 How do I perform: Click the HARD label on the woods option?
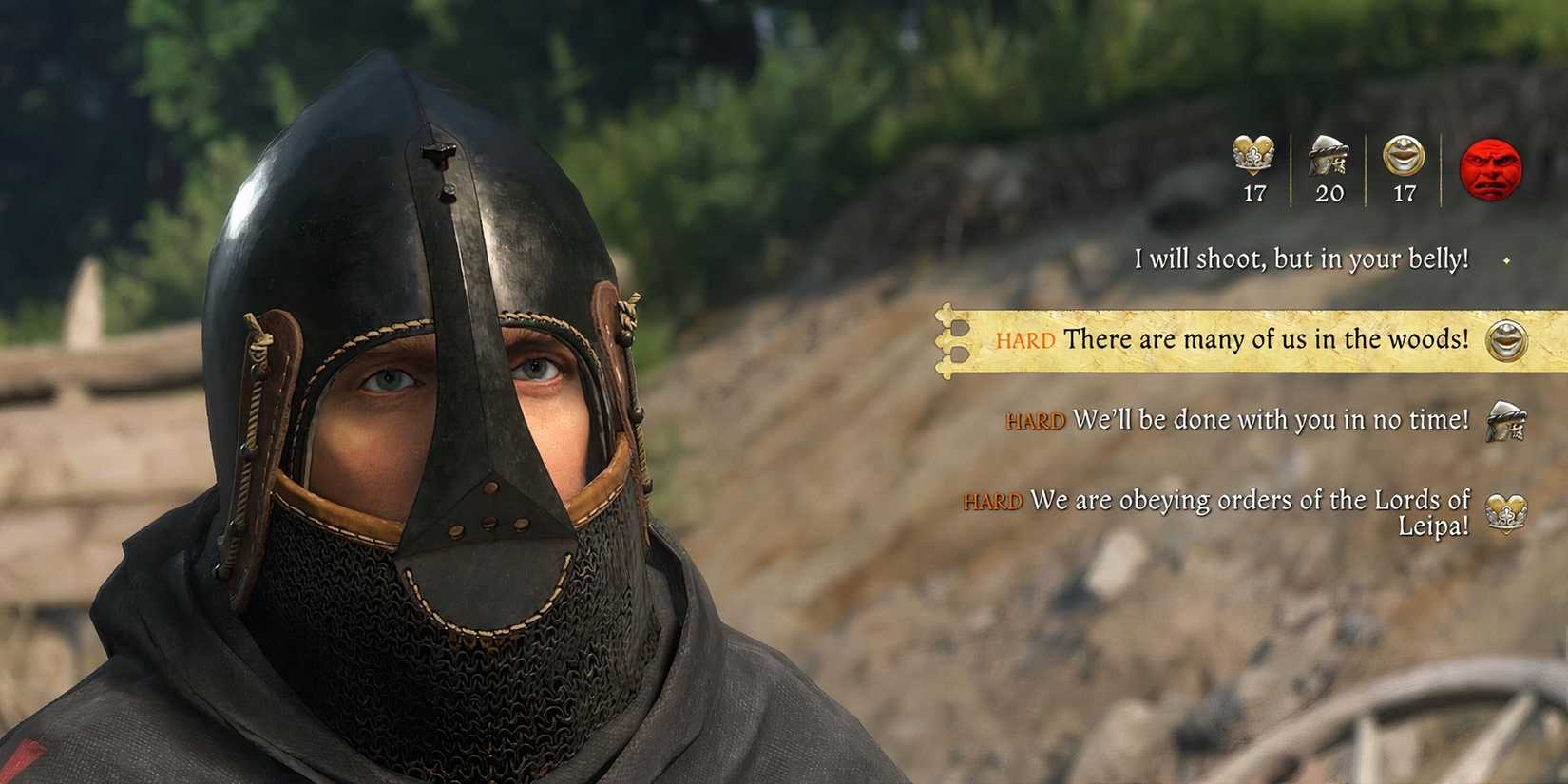(x=1026, y=340)
